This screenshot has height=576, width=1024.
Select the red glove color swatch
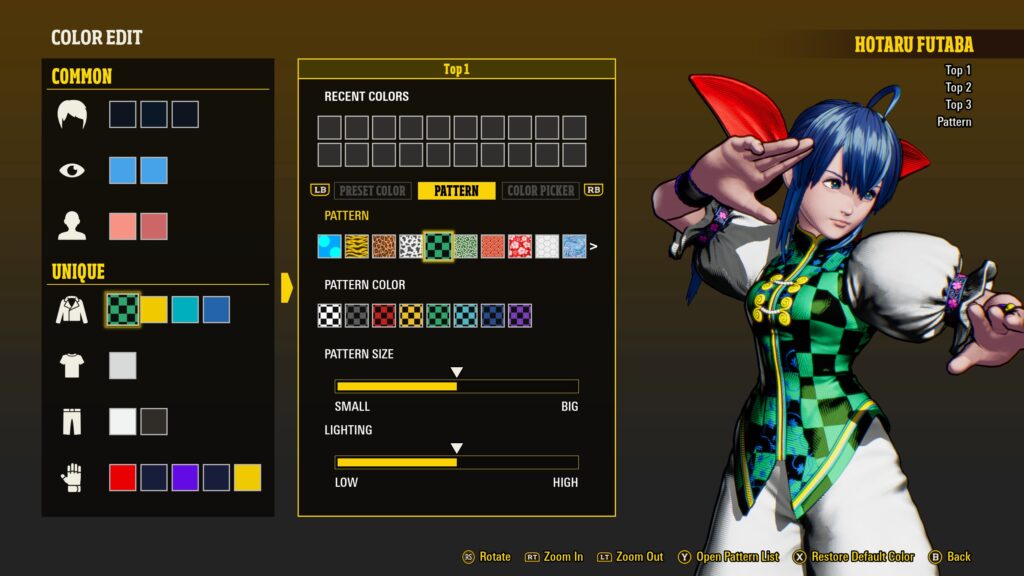pyautogui.click(x=122, y=478)
